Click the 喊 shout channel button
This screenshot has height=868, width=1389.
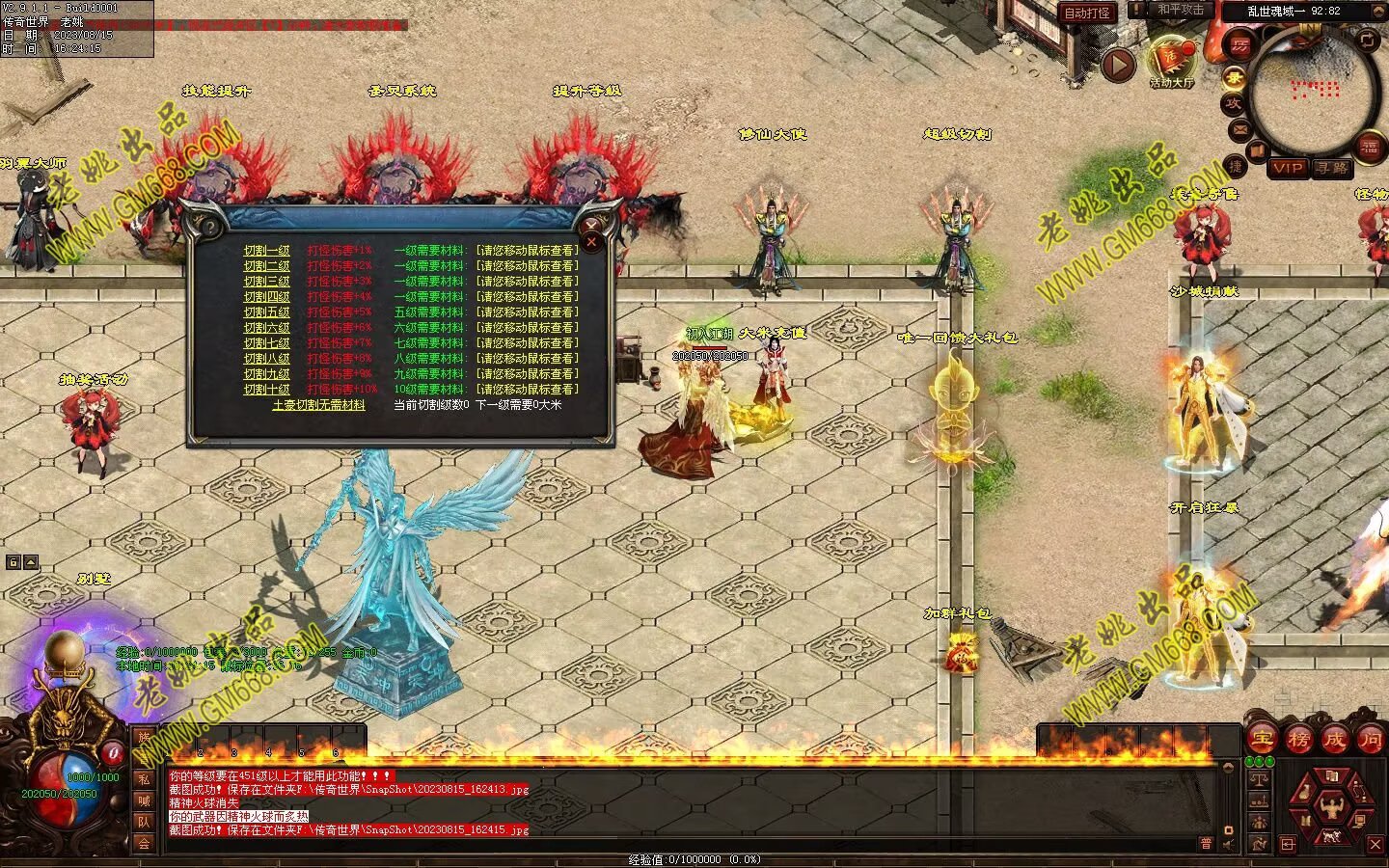tap(144, 800)
